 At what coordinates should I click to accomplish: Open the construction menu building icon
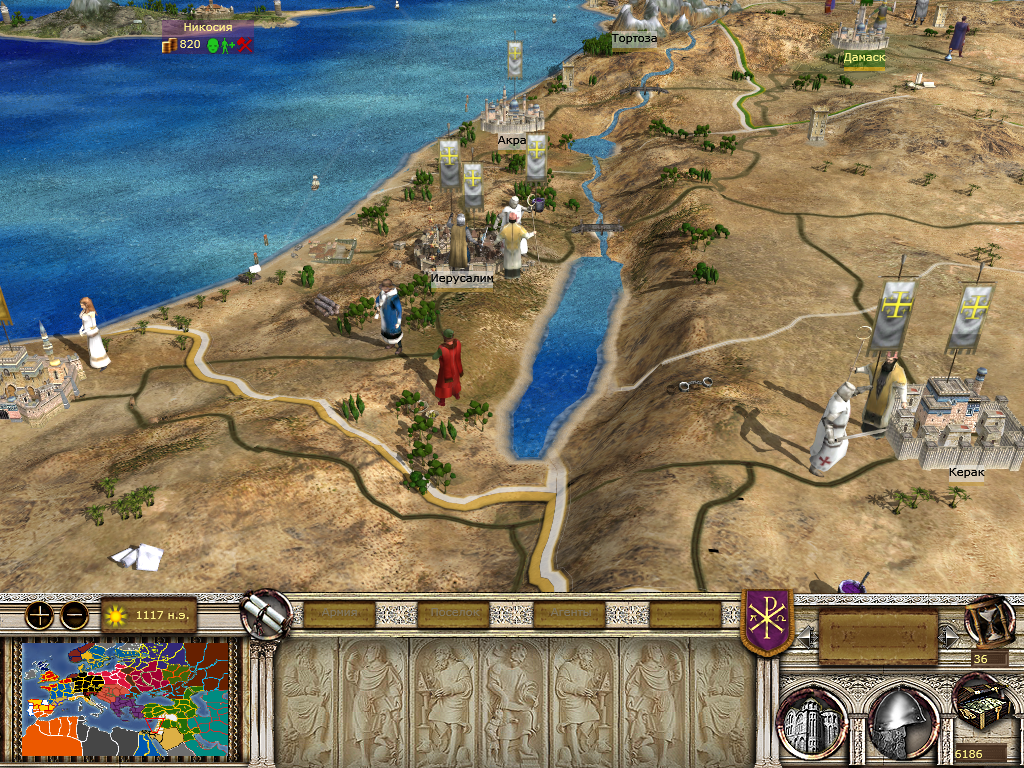coord(814,718)
